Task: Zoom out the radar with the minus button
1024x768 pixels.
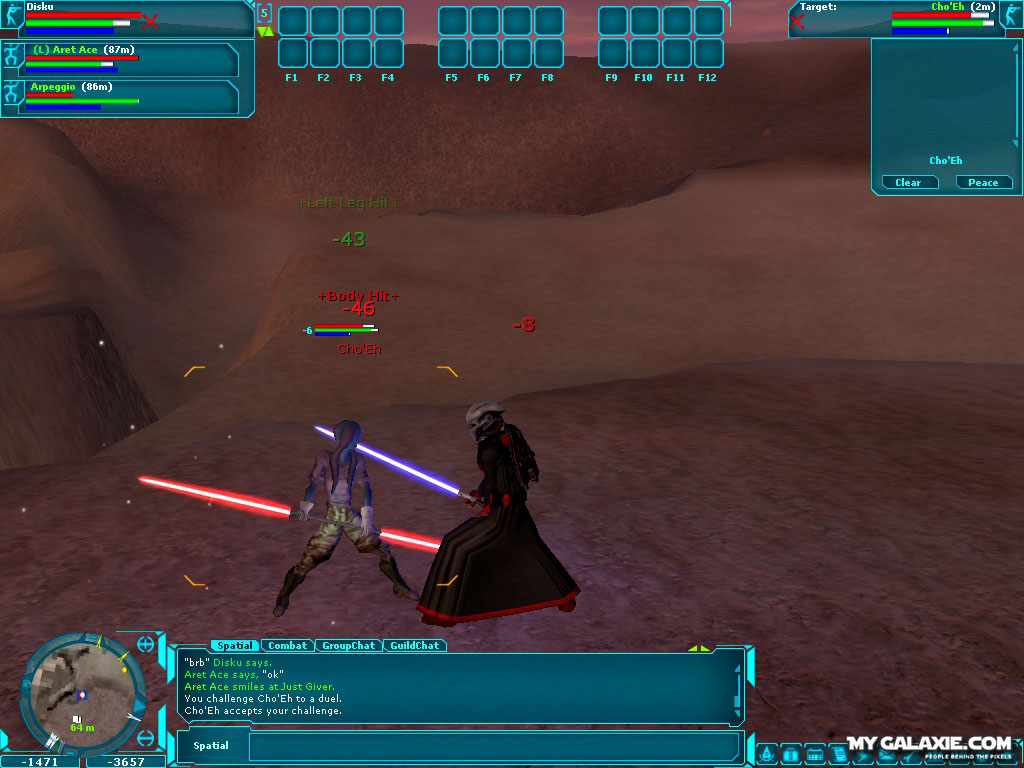Action: pos(147,739)
